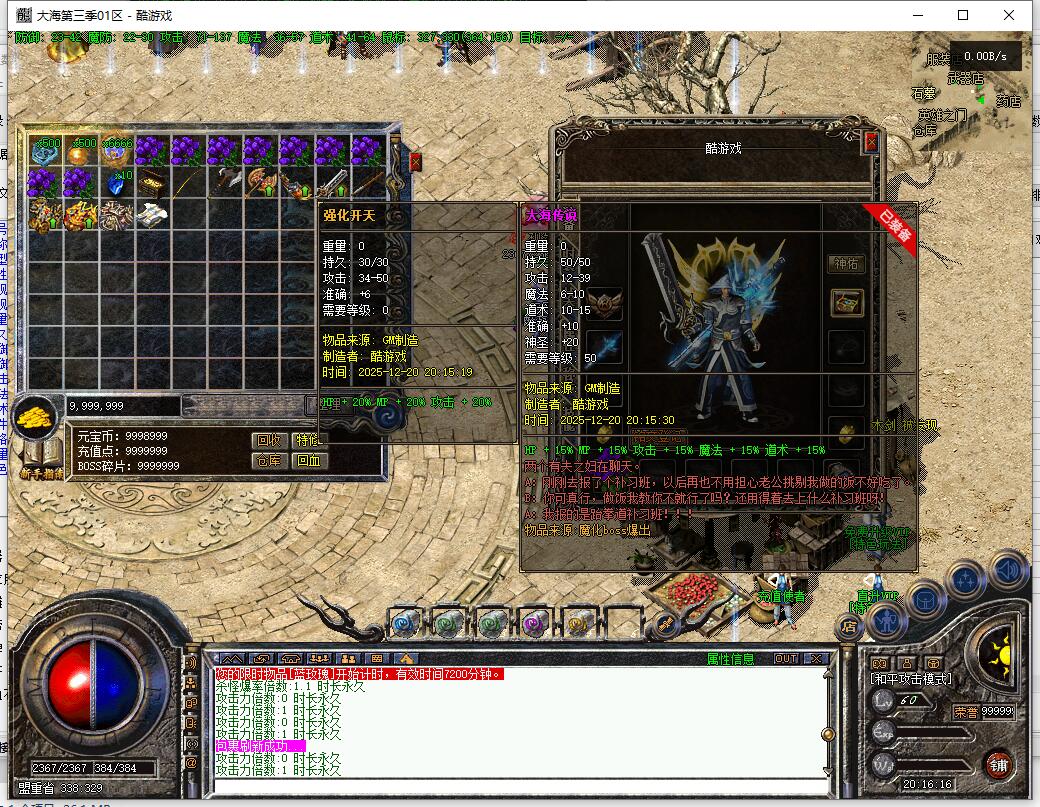Open 属性信息 attribute info
The image size is (1040, 807).
coord(731,658)
